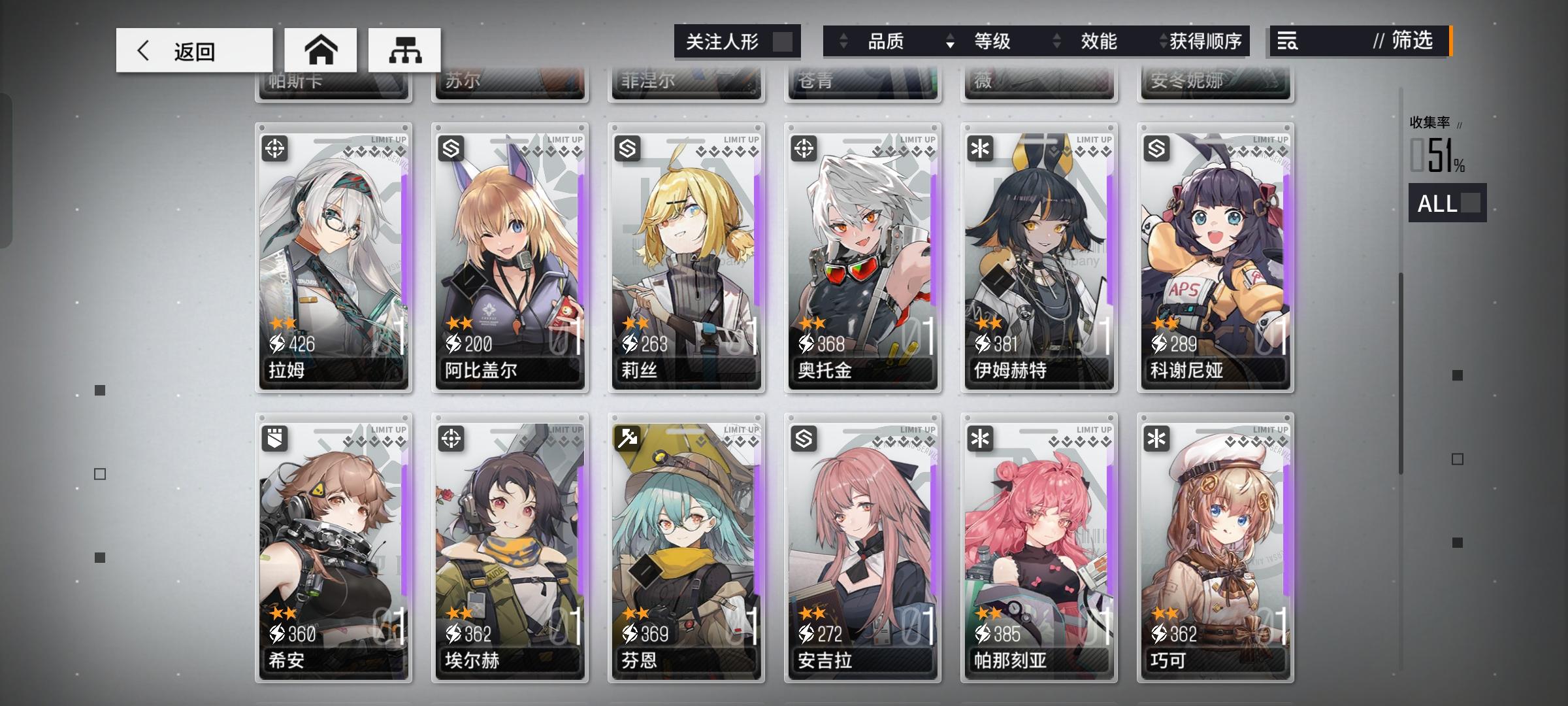Click the 返回 back button

(x=189, y=50)
